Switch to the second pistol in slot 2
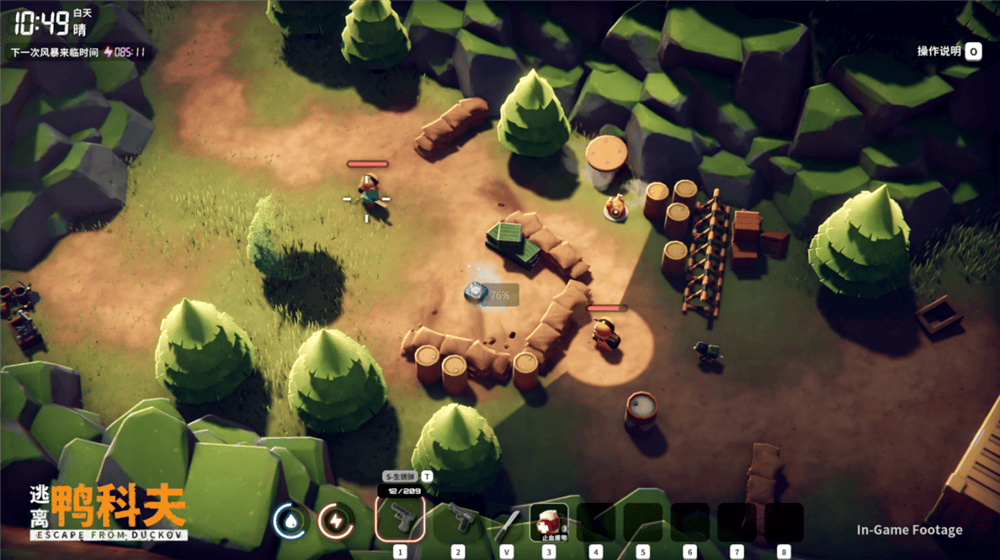The height and width of the screenshot is (560, 1000). (459, 519)
